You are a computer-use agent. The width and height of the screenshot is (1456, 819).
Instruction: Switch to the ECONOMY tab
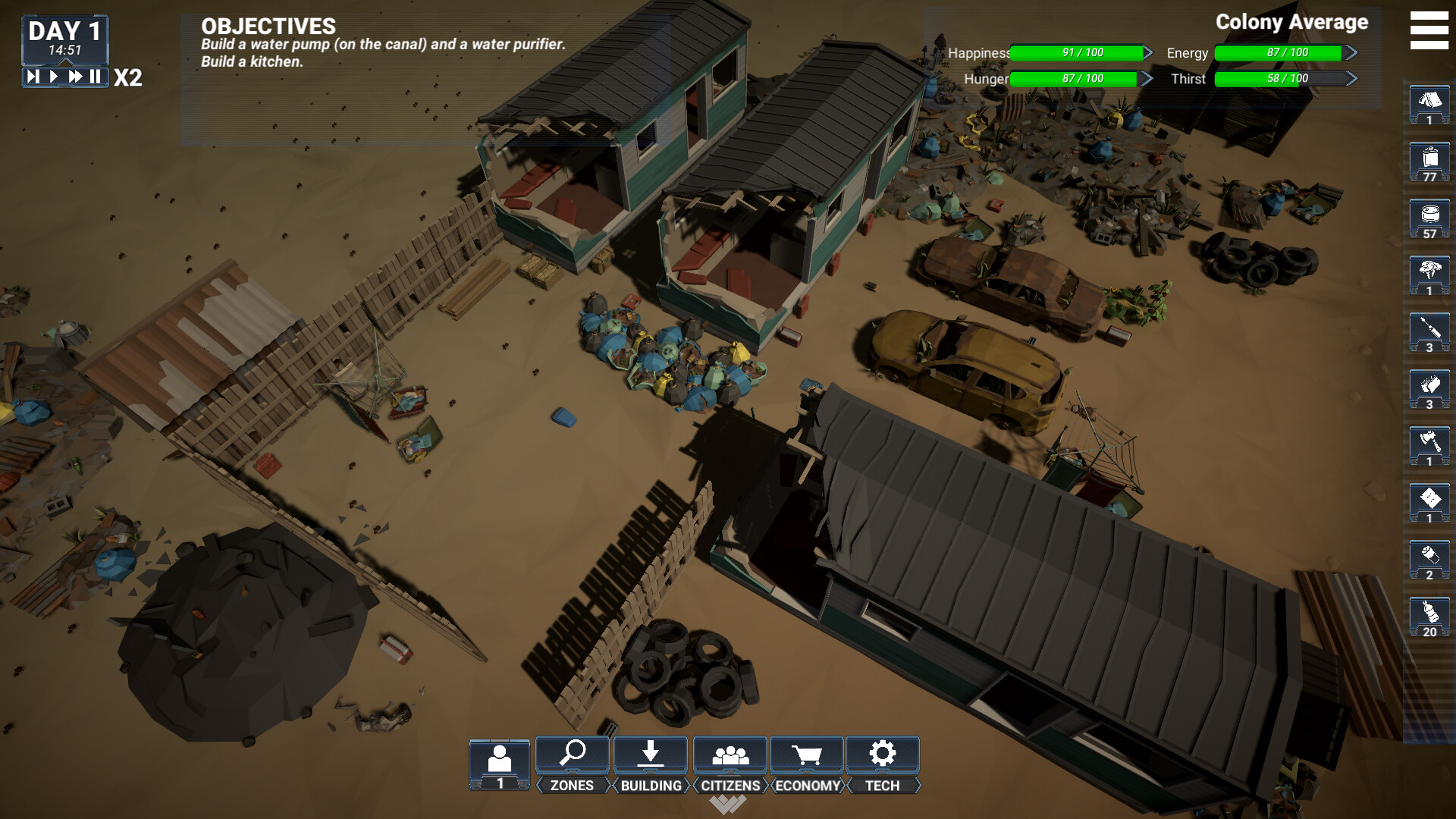[806, 786]
